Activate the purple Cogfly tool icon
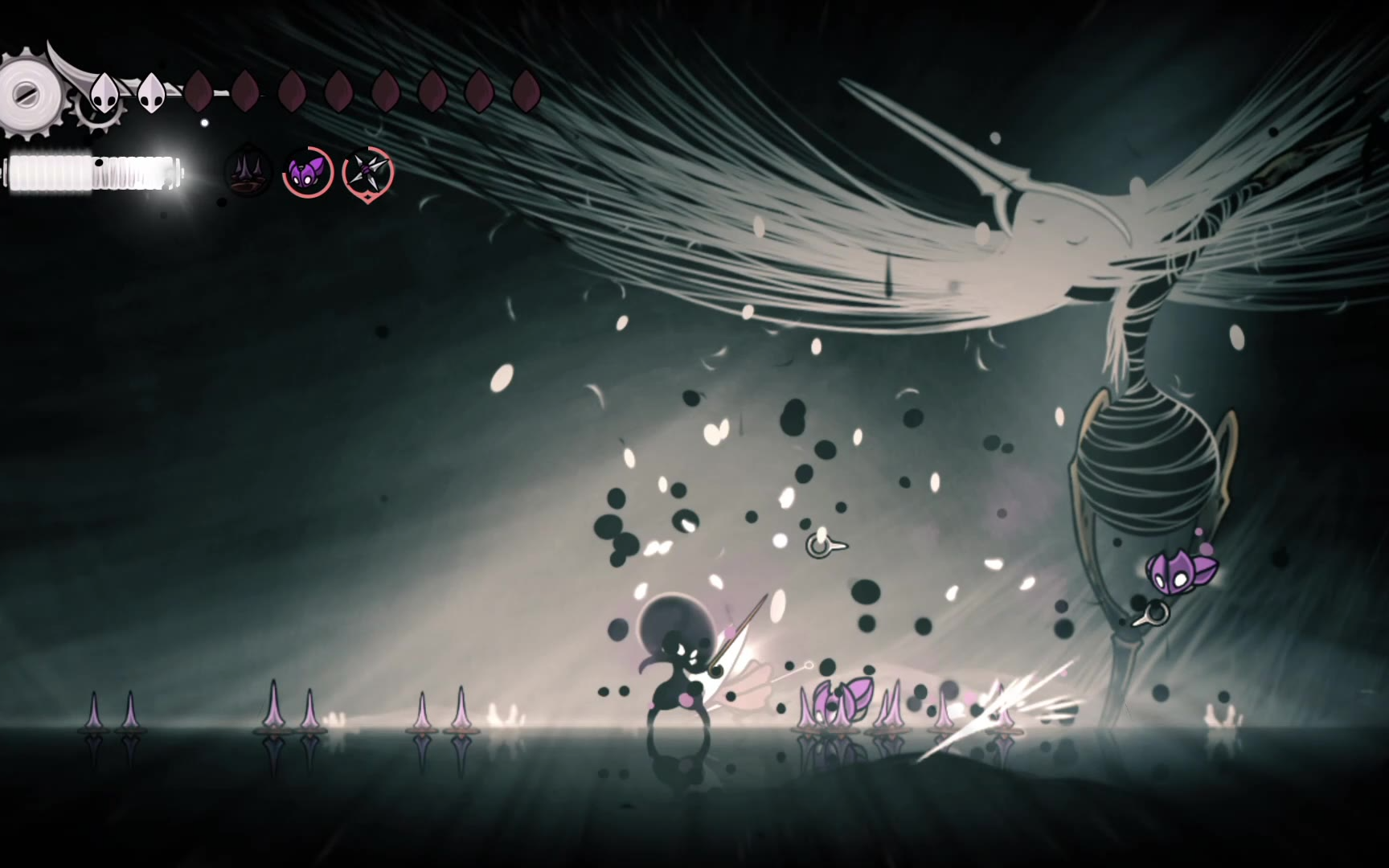1389x868 pixels. (x=307, y=172)
